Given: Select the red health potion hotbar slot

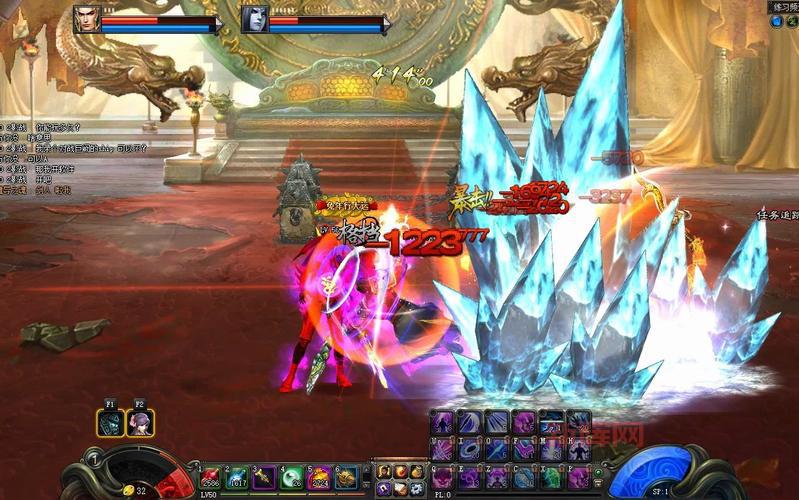Looking at the screenshot, I should (x=211, y=476).
